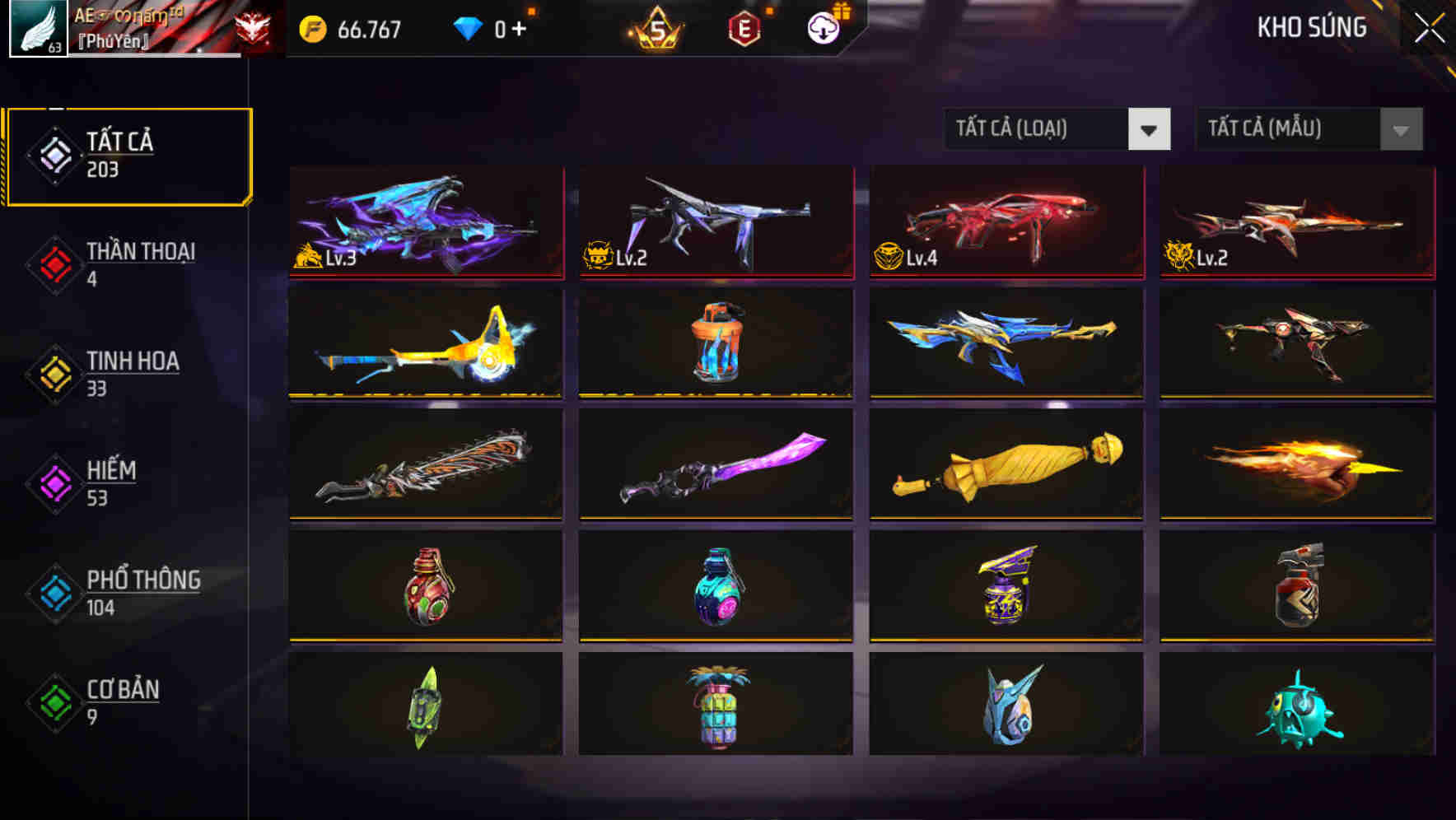1456x820 pixels.
Task: Select the Lv.3 purple dragon gun card
Action: 424,222
